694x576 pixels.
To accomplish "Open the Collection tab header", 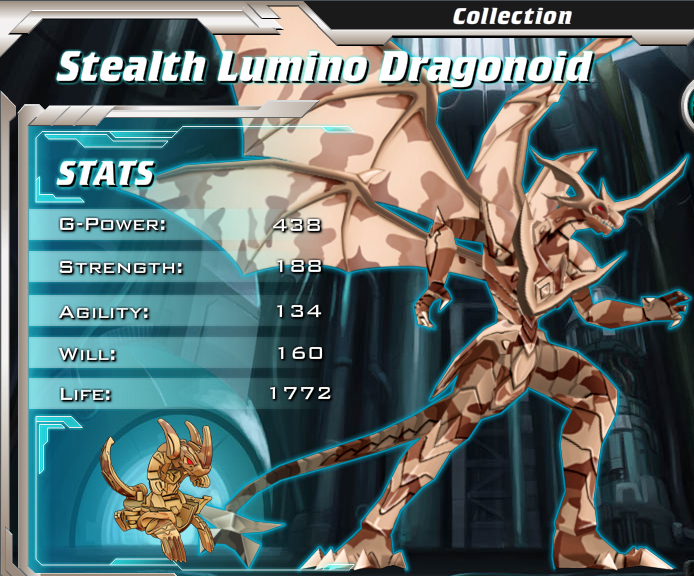I will coord(511,16).
